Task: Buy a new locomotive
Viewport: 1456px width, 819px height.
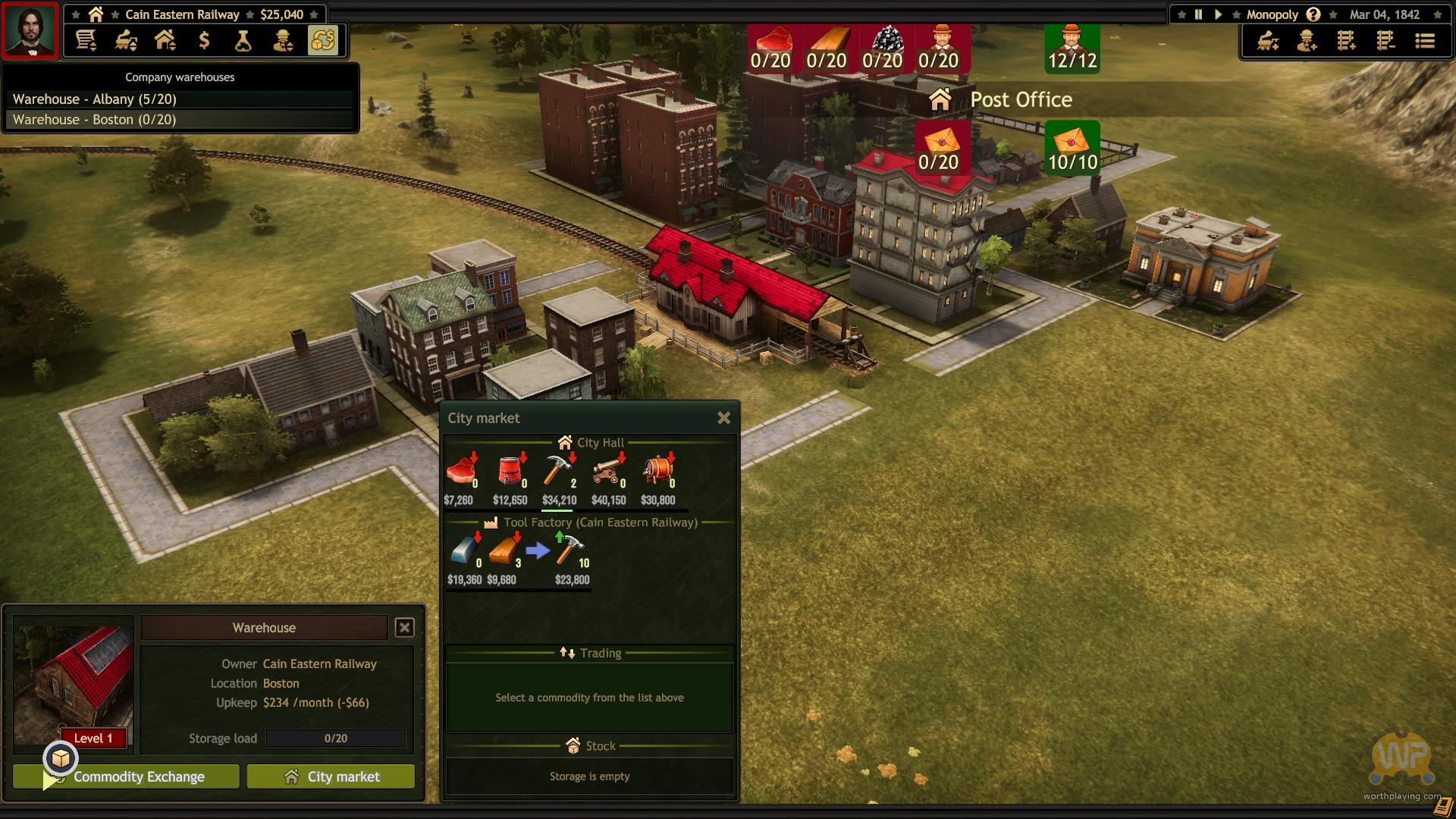Action: coord(1268,40)
